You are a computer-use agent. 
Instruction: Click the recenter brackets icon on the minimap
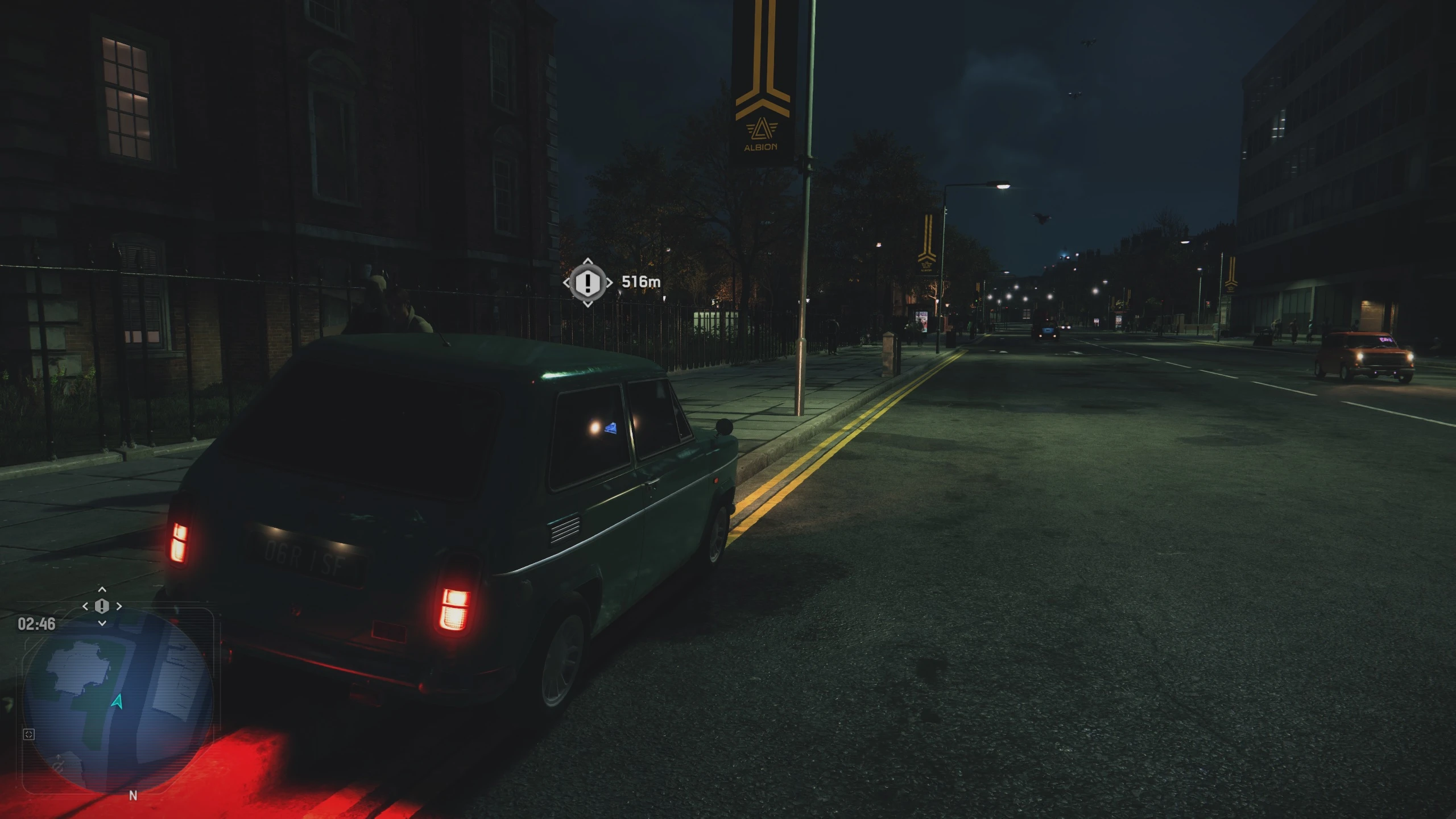(x=30, y=734)
